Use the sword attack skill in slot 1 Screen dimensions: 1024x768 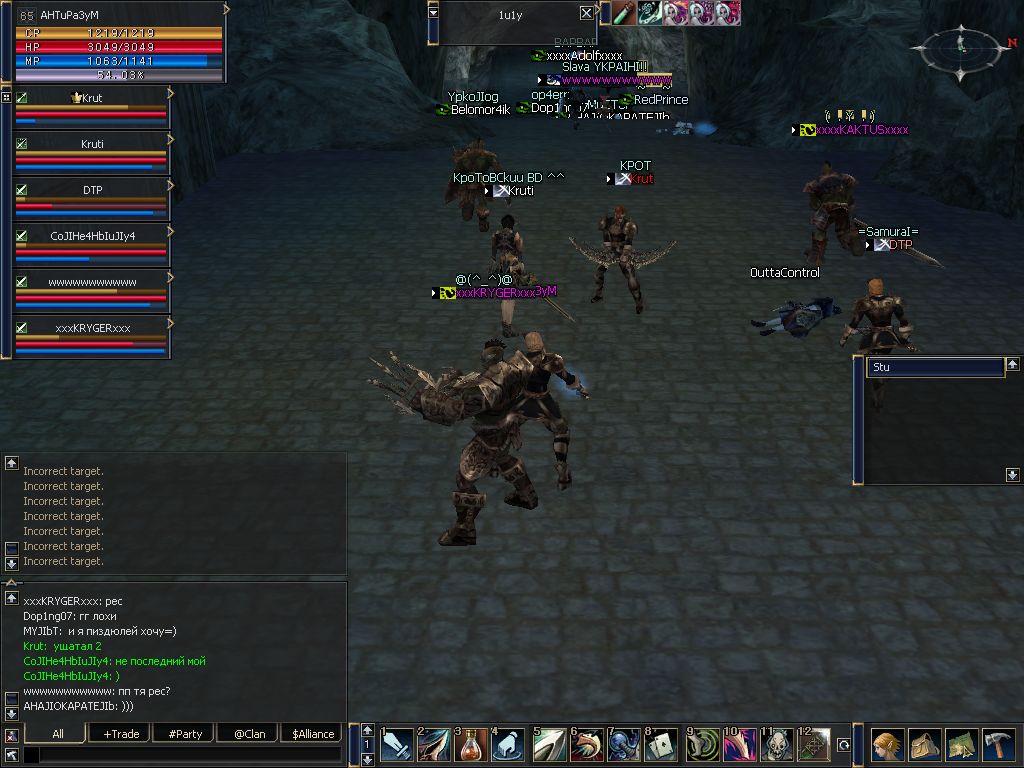pos(396,745)
